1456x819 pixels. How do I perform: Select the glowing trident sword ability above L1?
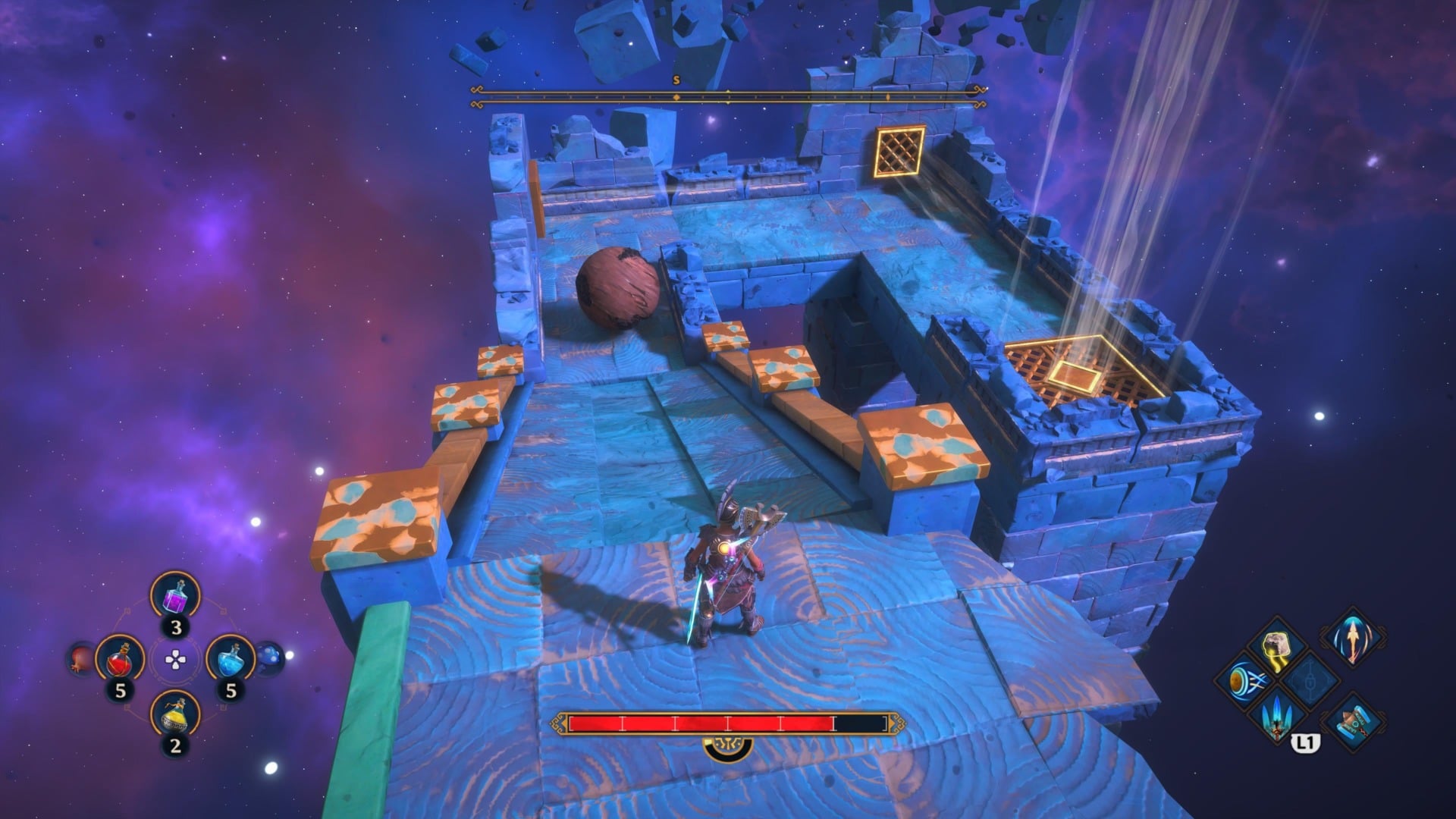pyautogui.click(x=1276, y=718)
